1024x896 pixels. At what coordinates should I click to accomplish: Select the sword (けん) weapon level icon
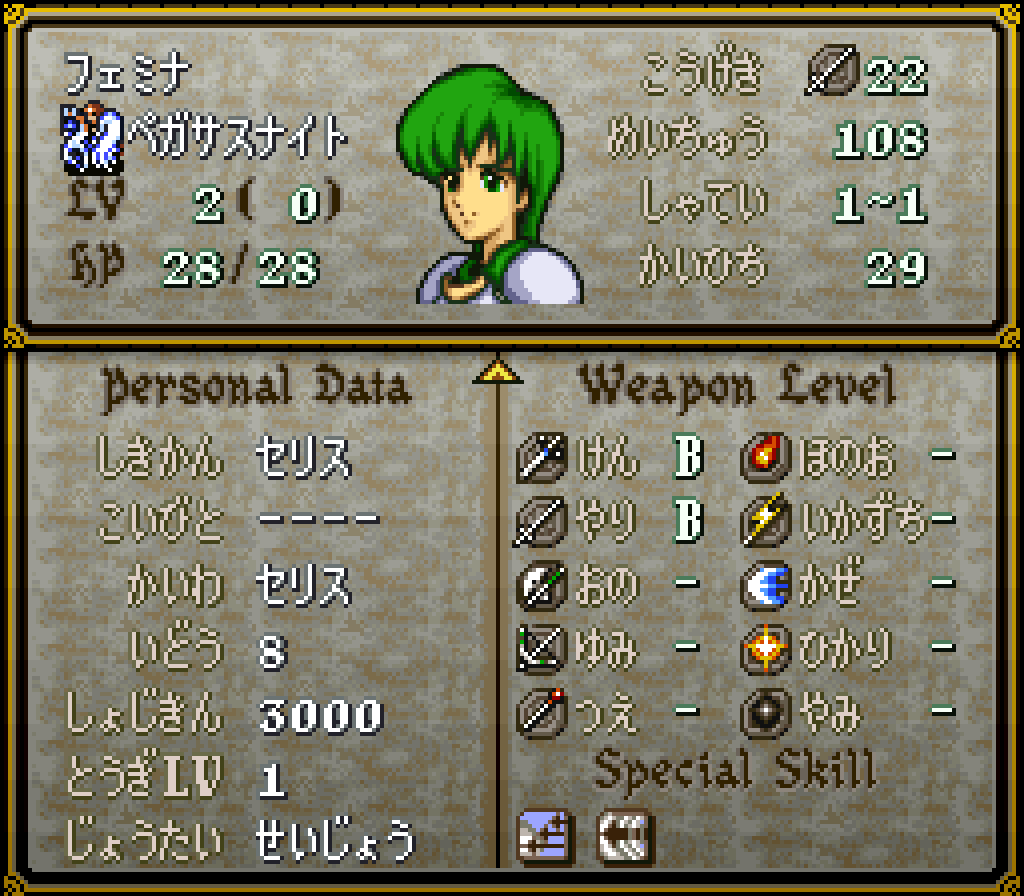coord(543,459)
